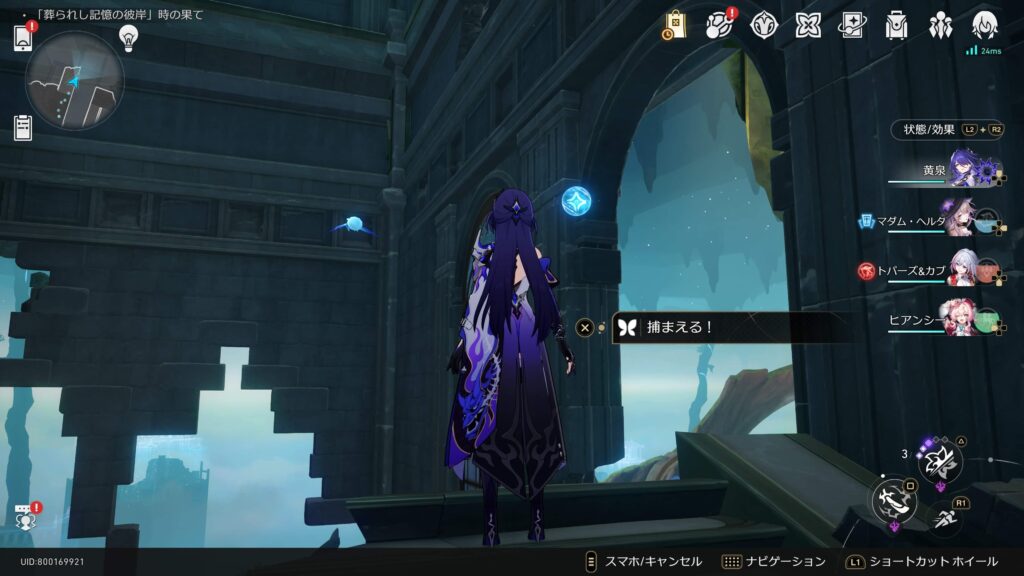Screen dimensions: 1024x576
Task: Open the team lineup icon
Action: tap(941, 25)
